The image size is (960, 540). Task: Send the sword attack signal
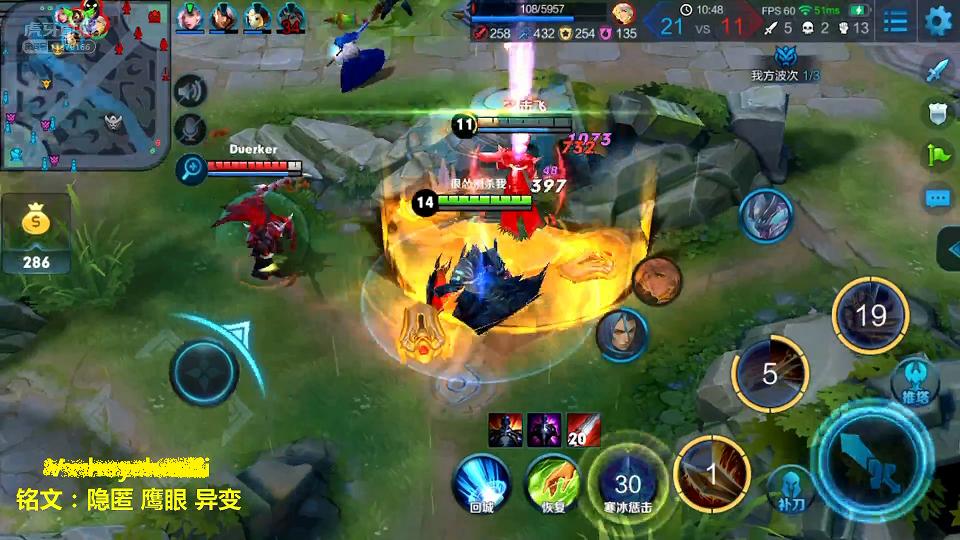click(937, 70)
